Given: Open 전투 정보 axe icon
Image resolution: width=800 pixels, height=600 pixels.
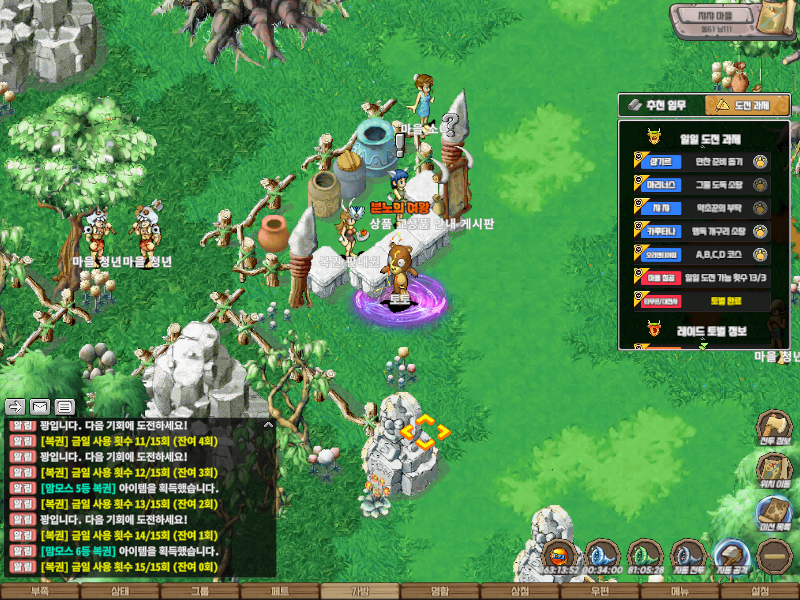Looking at the screenshot, I should (x=775, y=427).
